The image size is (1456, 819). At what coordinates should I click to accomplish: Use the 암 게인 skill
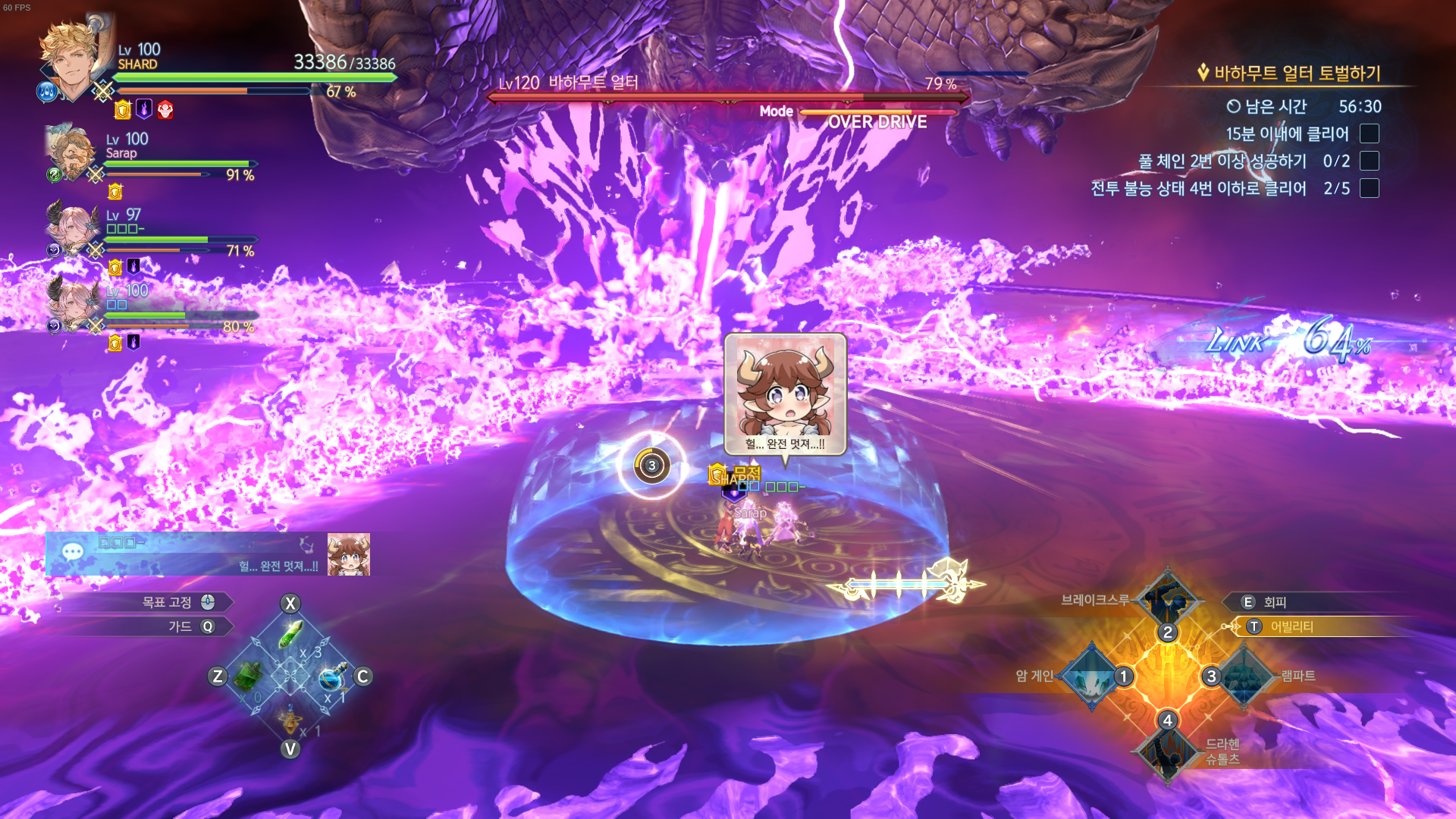tap(1091, 676)
